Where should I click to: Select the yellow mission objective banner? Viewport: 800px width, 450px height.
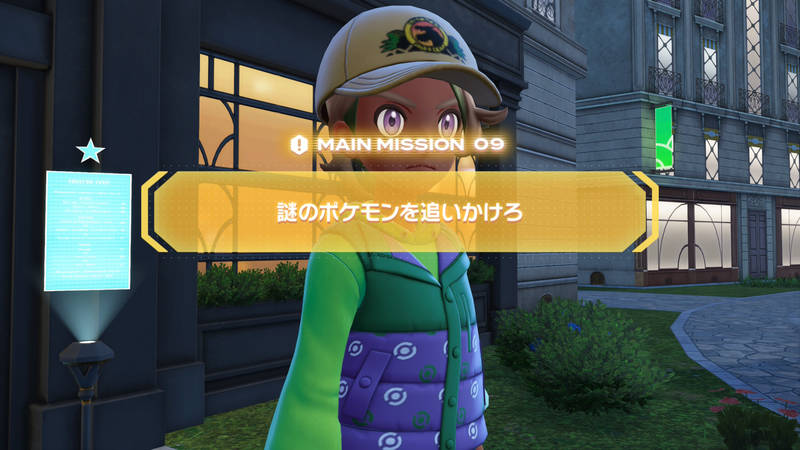[x=400, y=212]
